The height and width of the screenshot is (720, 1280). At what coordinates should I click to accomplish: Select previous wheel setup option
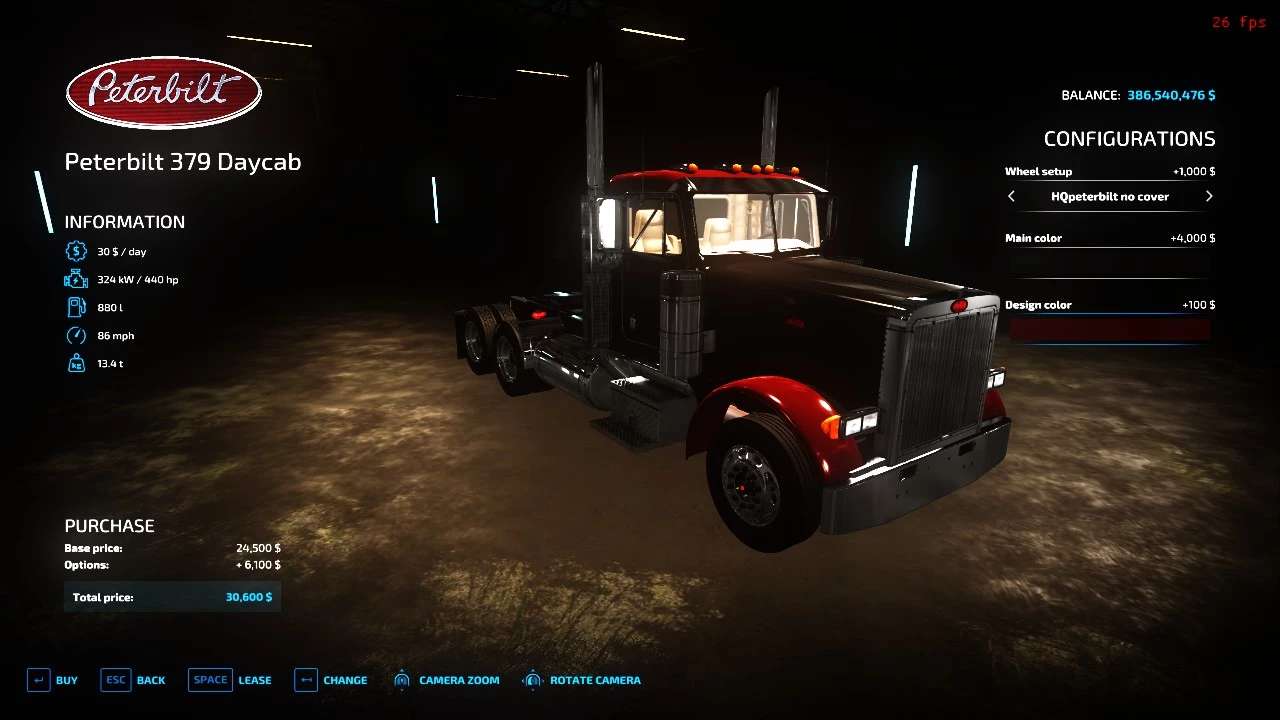1011,197
